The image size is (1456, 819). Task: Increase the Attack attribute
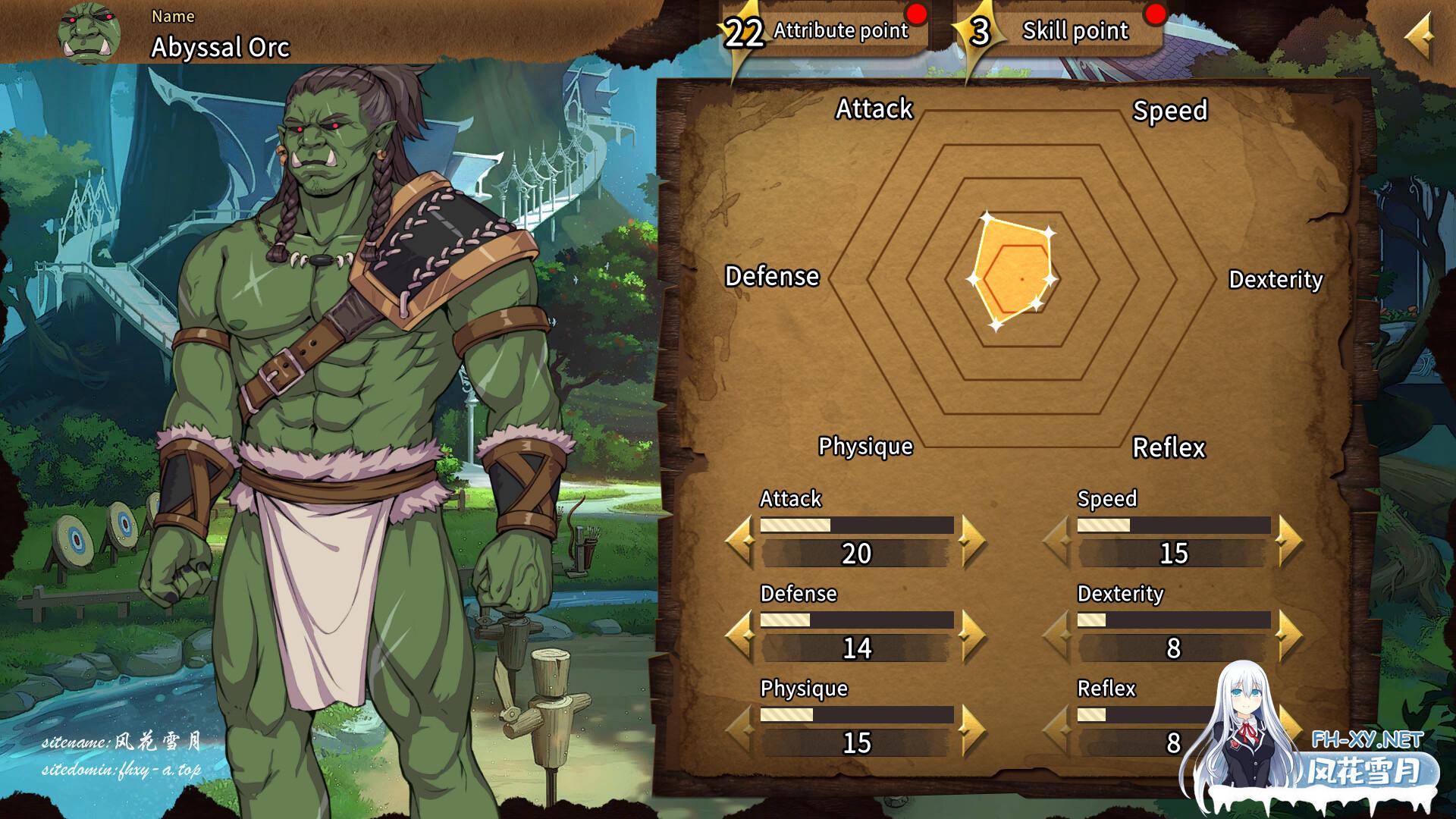(971, 541)
